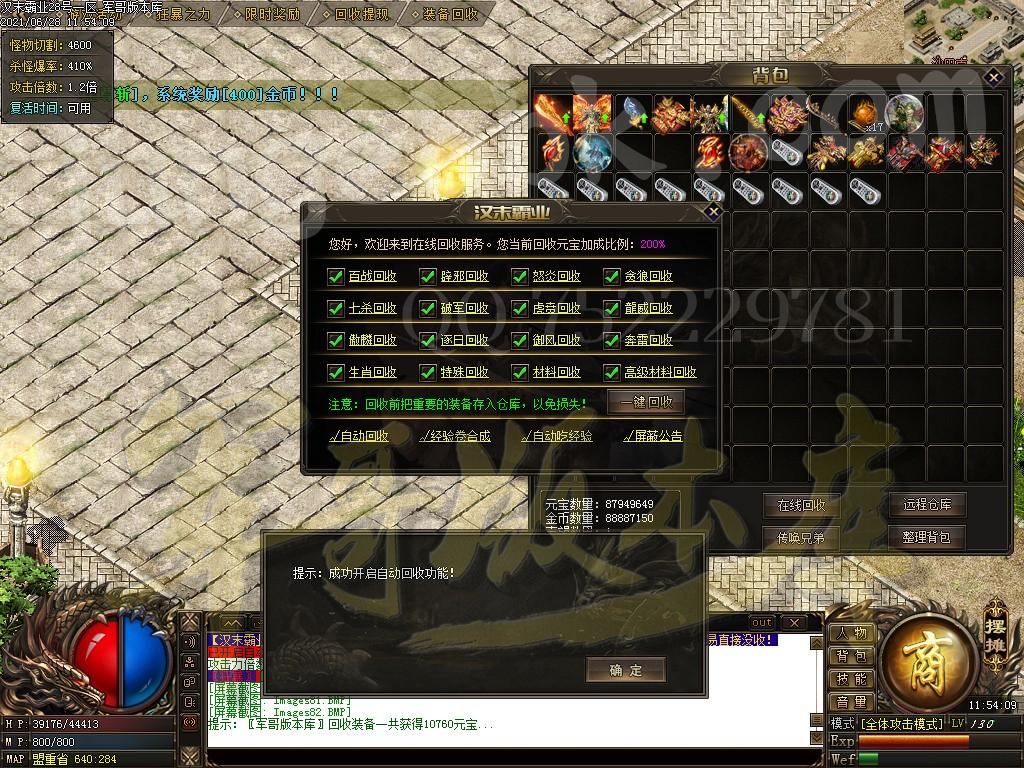
Task: Toggle the 怒炎回收 checkbox
Action: click(520, 276)
